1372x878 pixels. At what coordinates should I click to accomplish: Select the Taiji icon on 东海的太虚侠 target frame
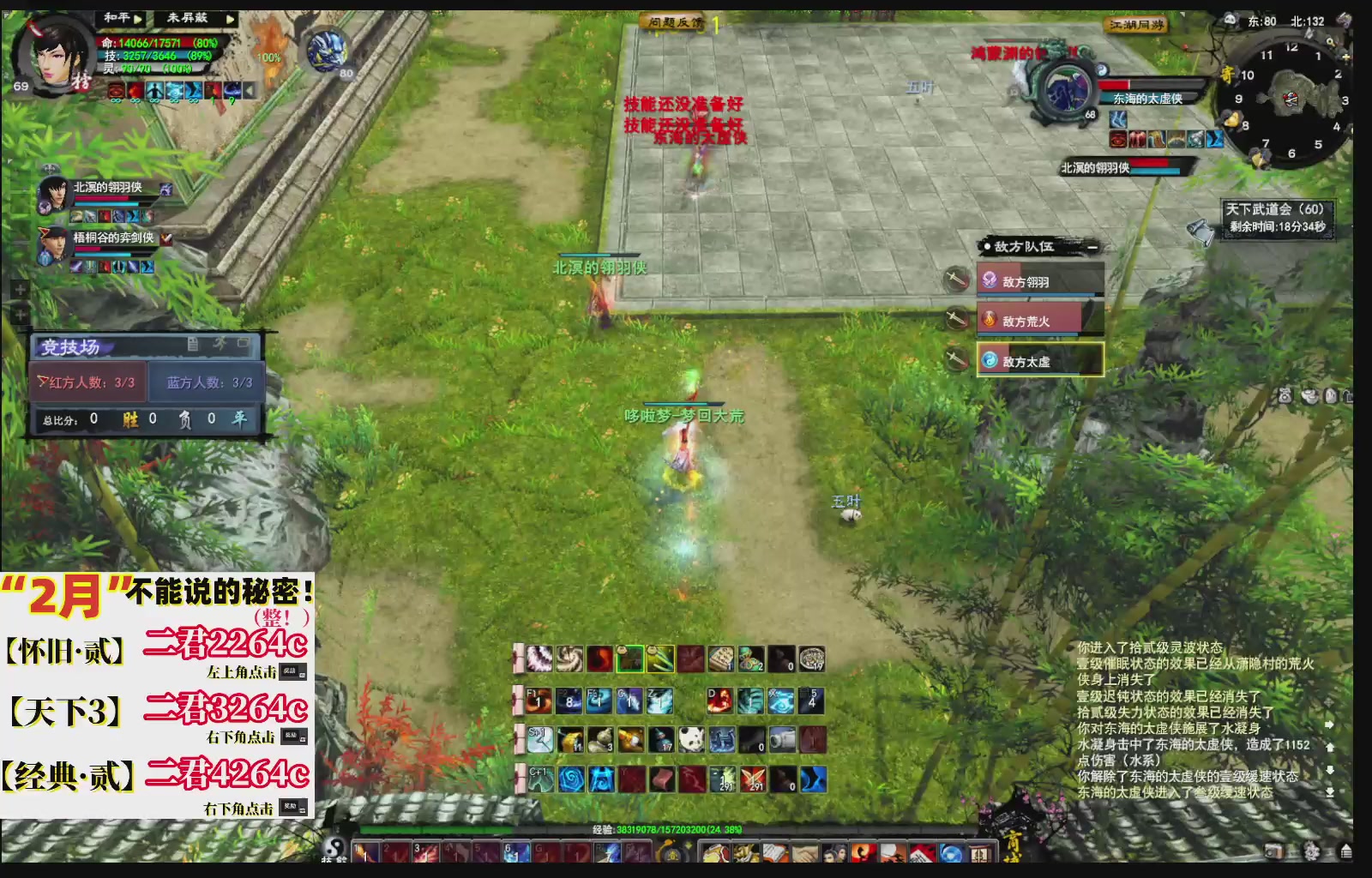[1102, 70]
